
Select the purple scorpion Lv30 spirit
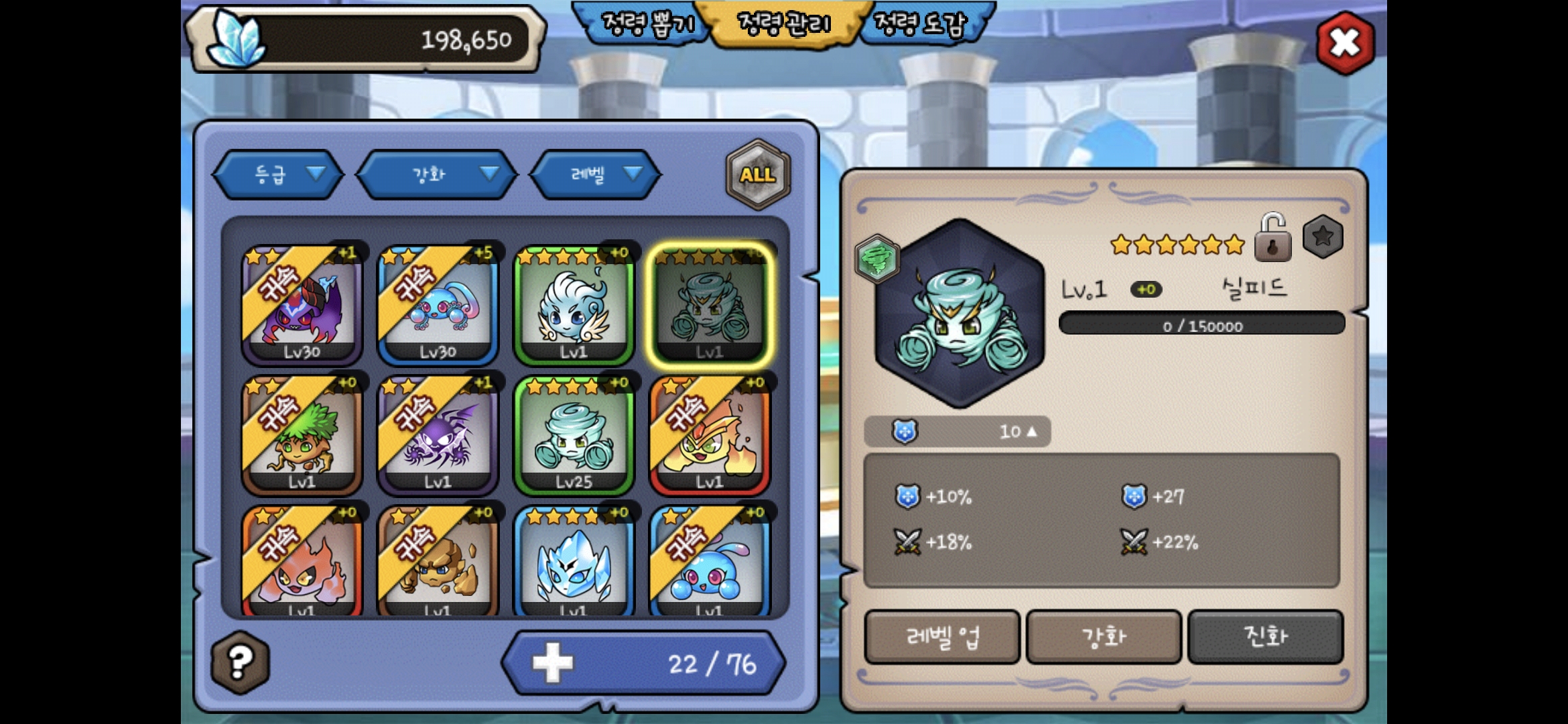(x=302, y=305)
